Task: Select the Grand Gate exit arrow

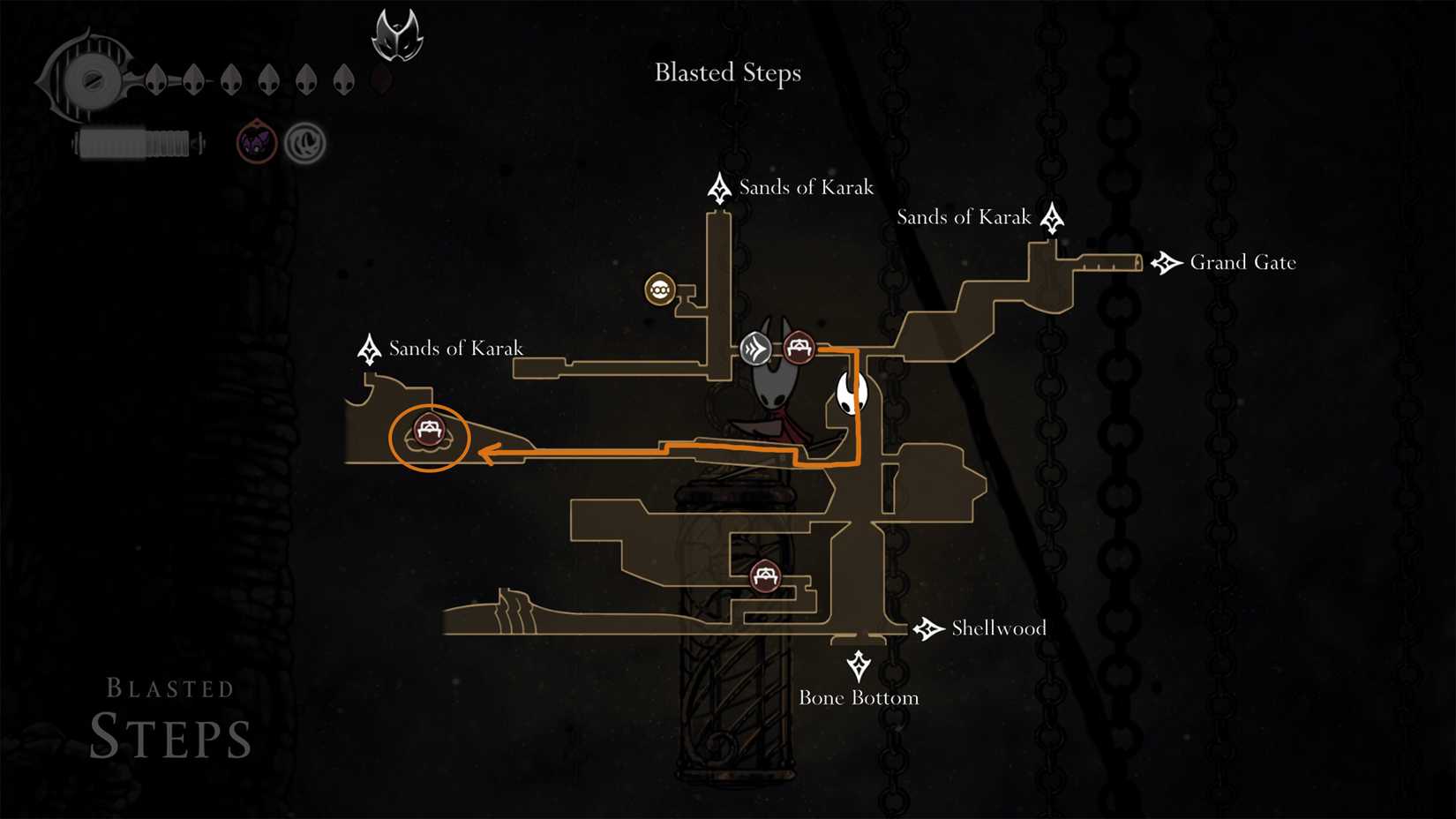Action: 1167,261
